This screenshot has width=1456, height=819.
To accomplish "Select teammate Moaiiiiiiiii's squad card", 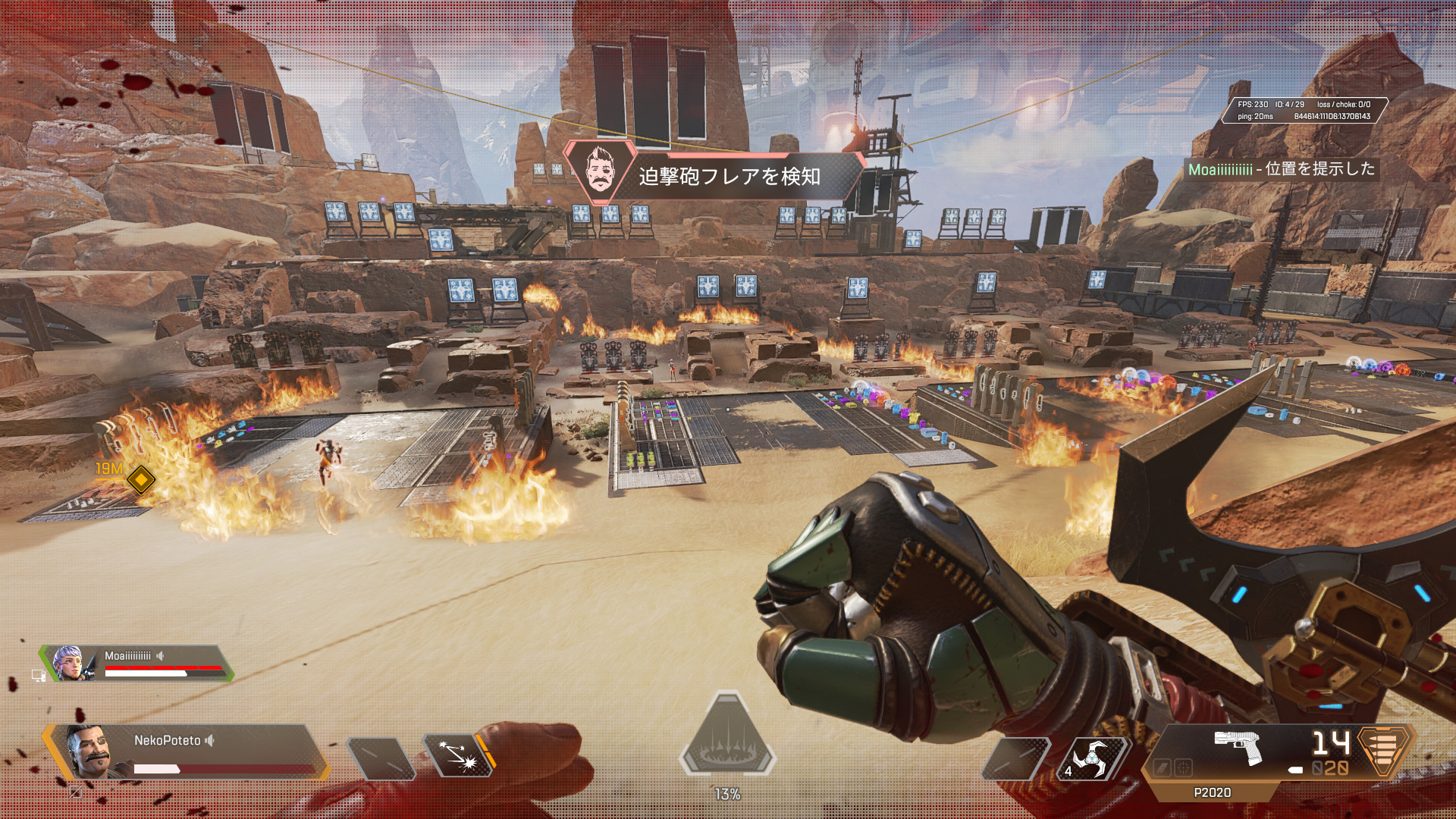I will point(136,664).
